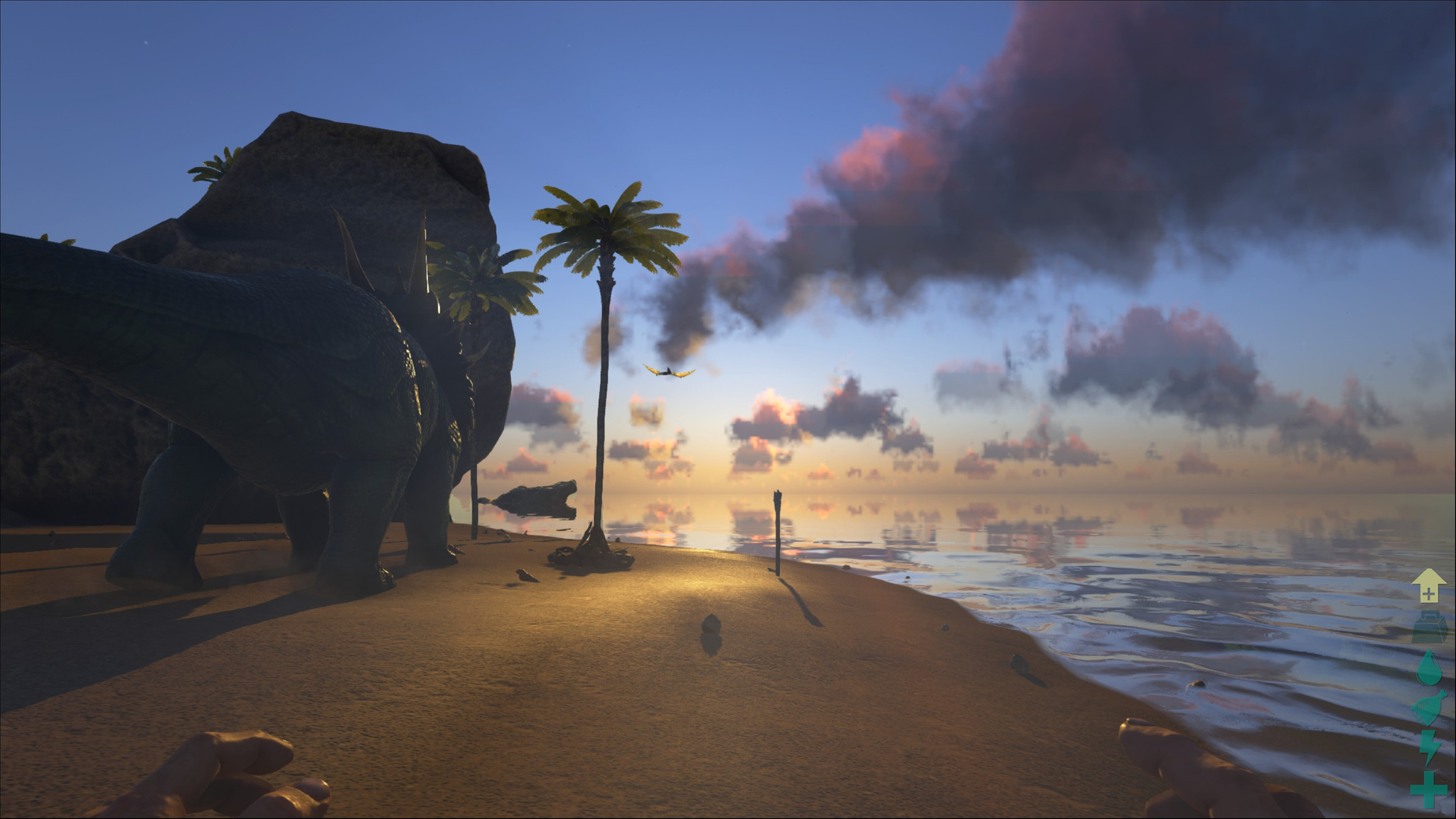Select the meat food status icon
The height and width of the screenshot is (819, 1456).
pos(1429,708)
